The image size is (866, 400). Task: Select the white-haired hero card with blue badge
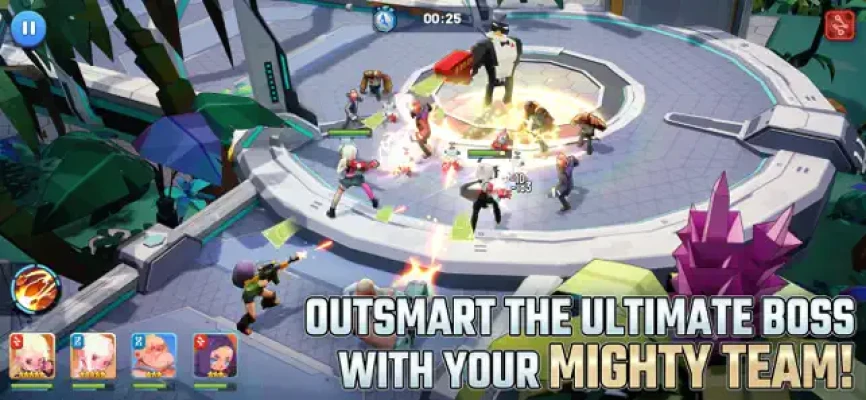(93, 357)
